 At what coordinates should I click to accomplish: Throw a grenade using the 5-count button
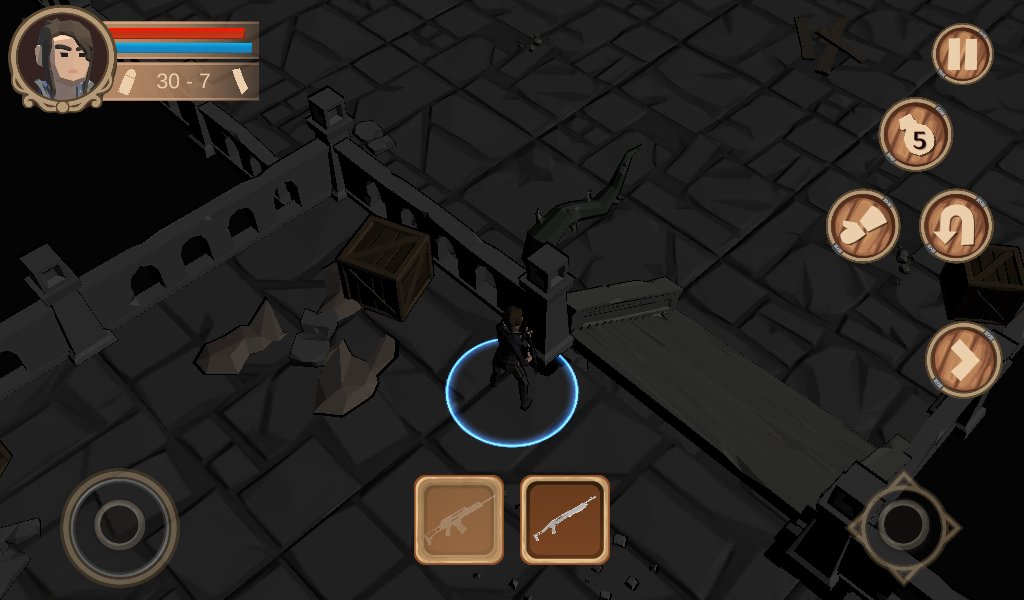[x=915, y=135]
